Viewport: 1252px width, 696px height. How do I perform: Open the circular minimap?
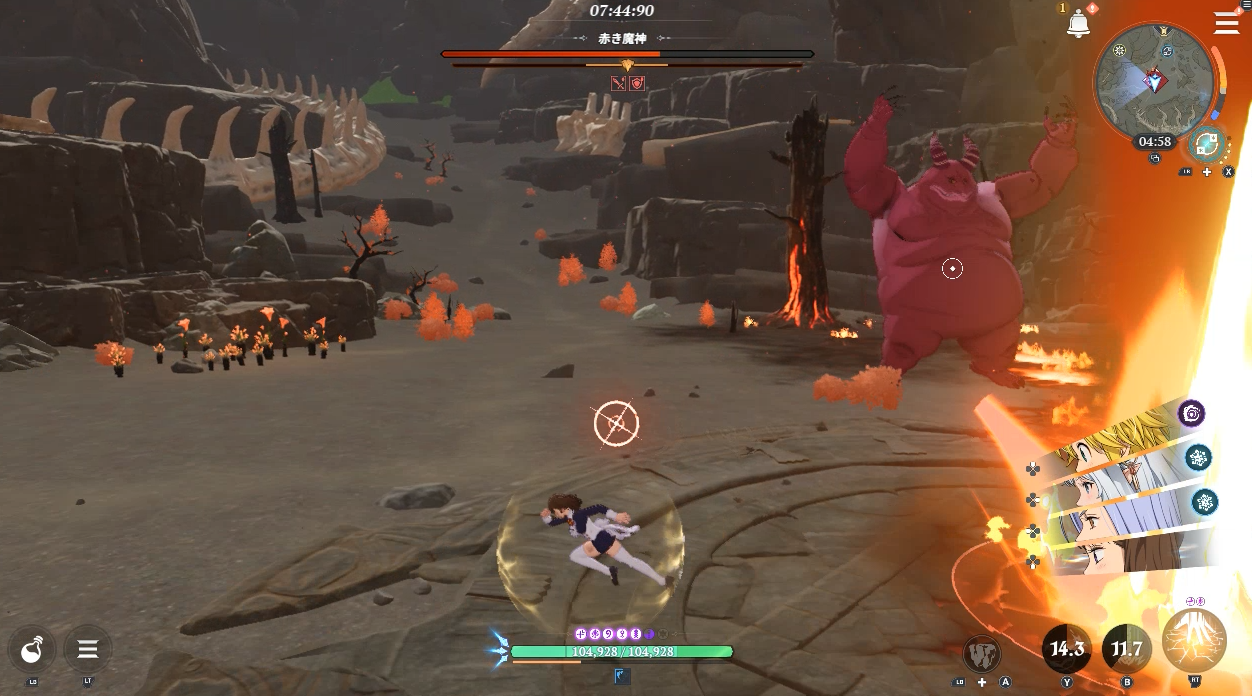point(1153,82)
